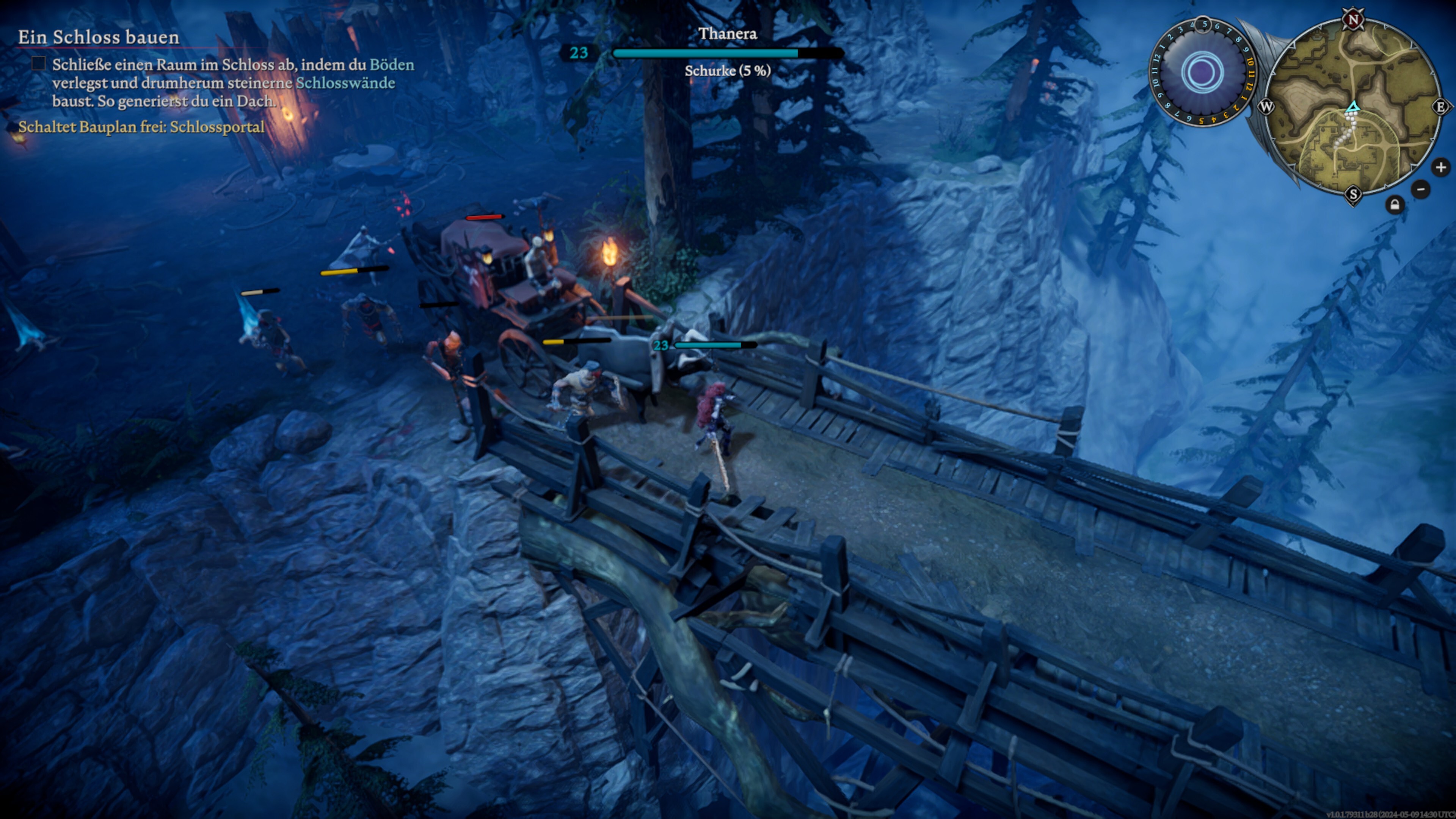Click the player marker on the minimap
This screenshot has width=1456, height=819.
[x=1352, y=106]
